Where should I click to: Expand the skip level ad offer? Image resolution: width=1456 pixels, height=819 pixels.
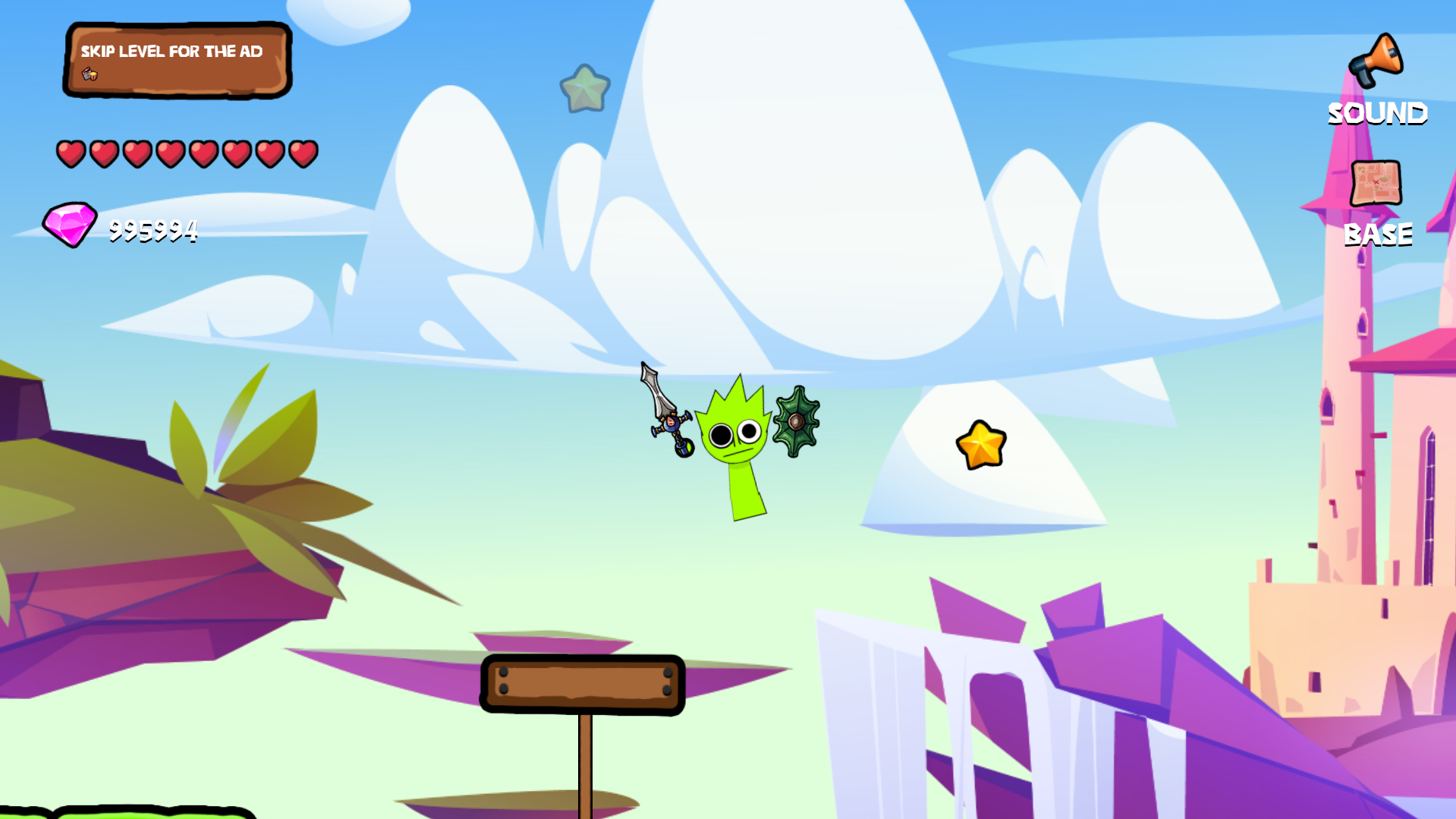[176, 61]
